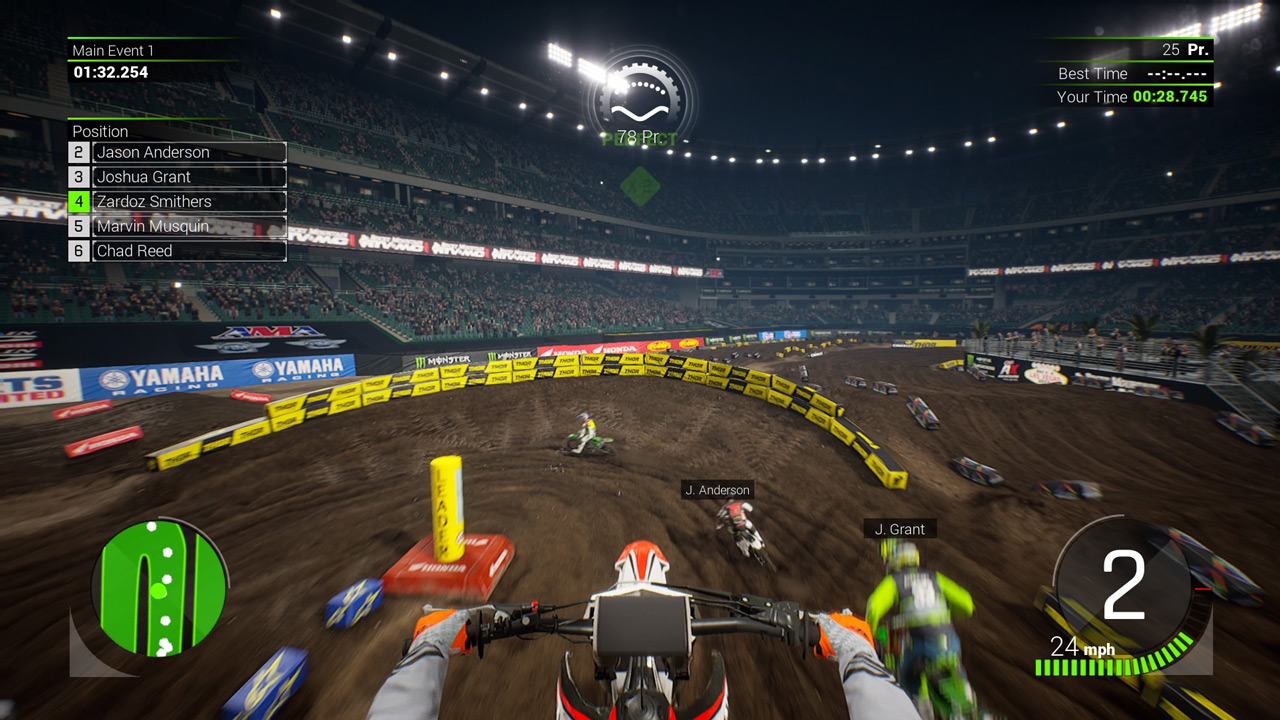Image resolution: width=1280 pixels, height=720 pixels.
Task: Switch to the Your Time display
Action: click(1130, 97)
